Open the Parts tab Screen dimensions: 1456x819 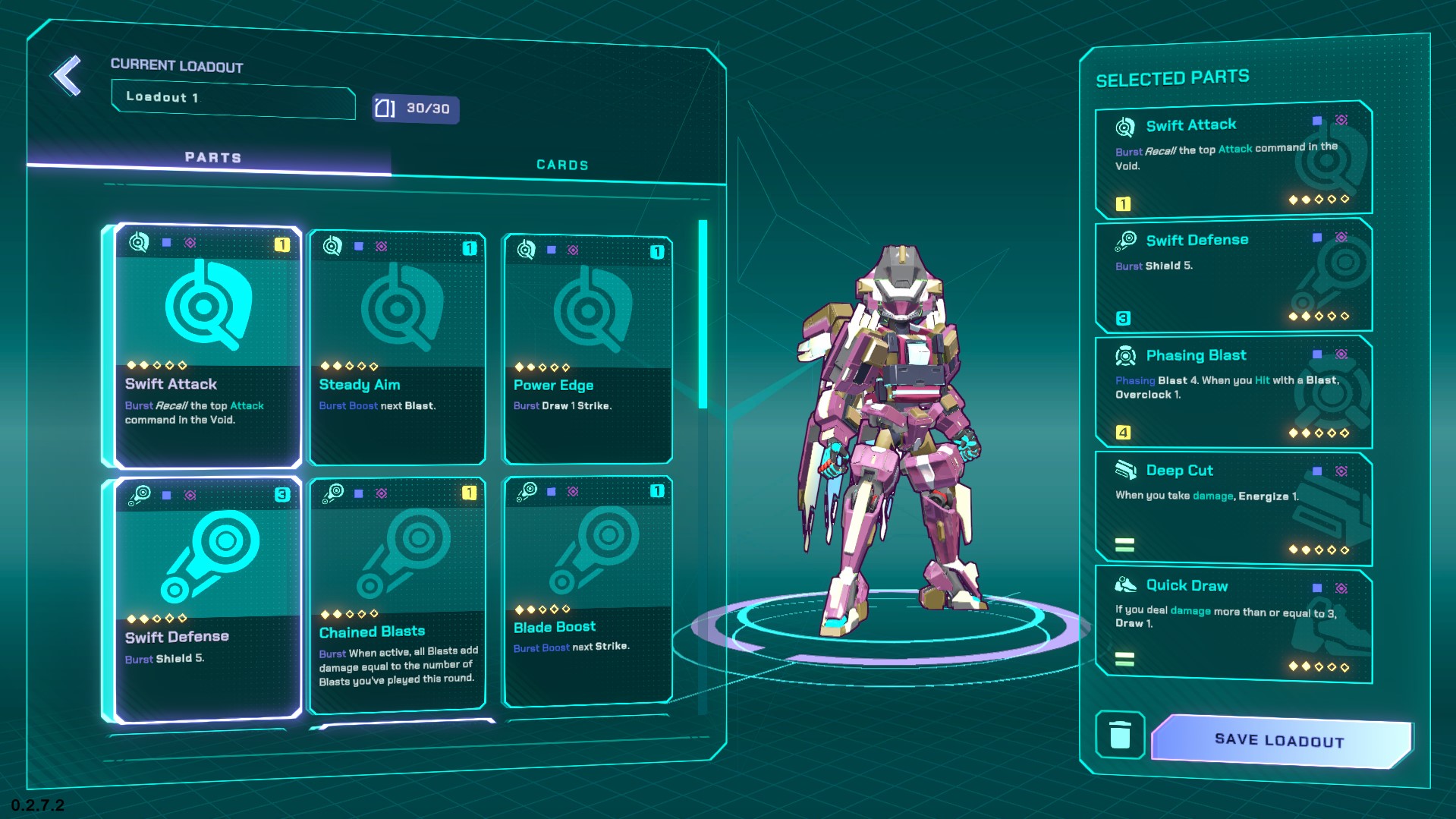tap(212, 157)
